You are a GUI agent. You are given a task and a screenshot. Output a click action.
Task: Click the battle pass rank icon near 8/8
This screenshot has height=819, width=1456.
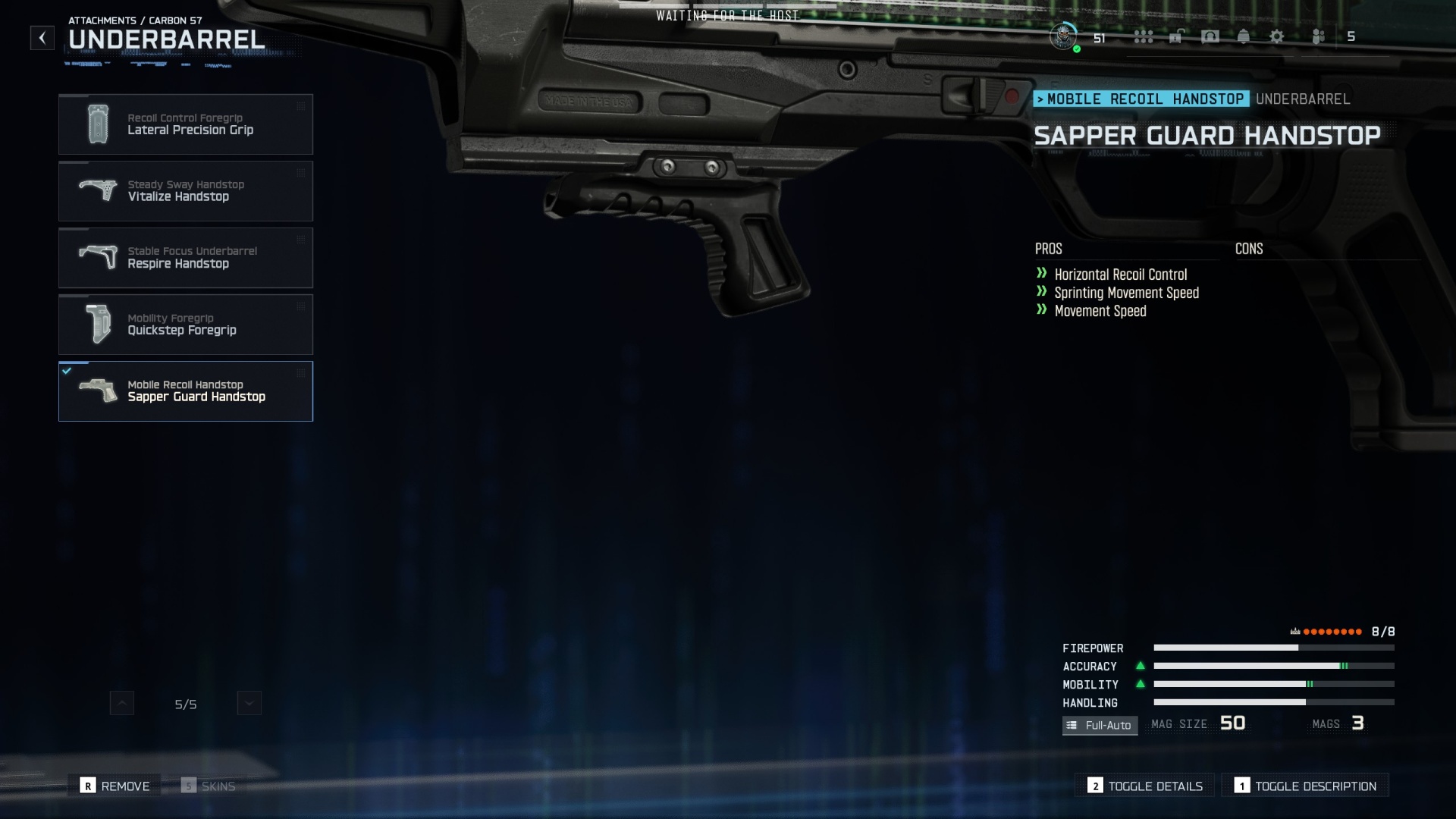click(x=1298, y=631)
